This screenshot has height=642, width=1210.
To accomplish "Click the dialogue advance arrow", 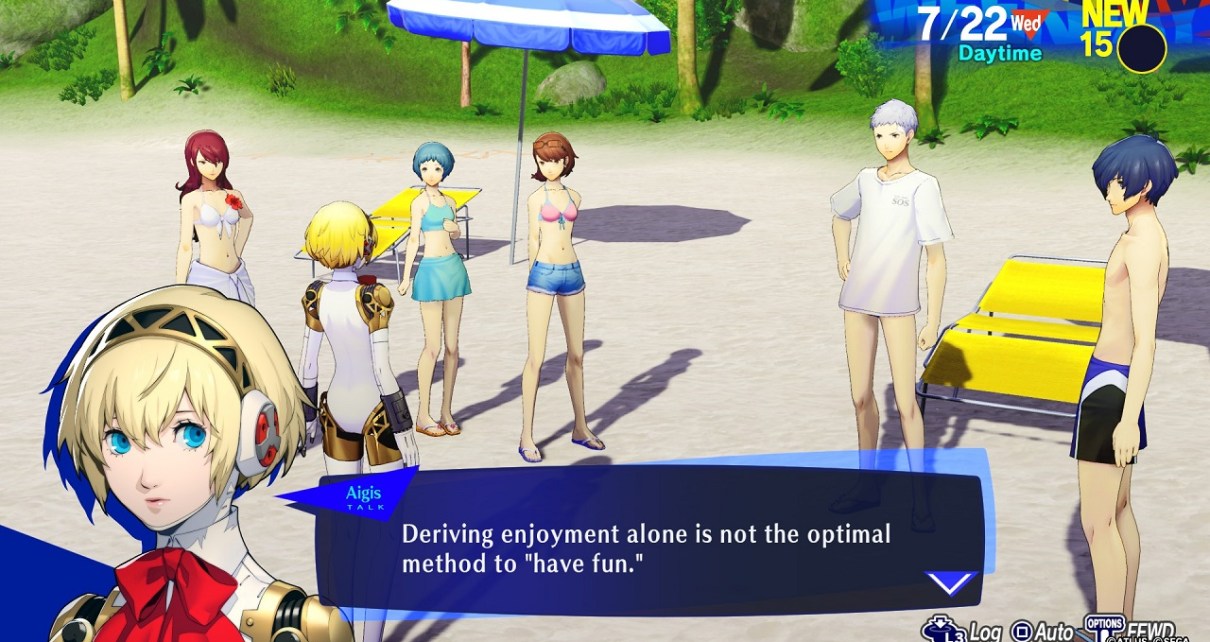I will click(949, 582).
